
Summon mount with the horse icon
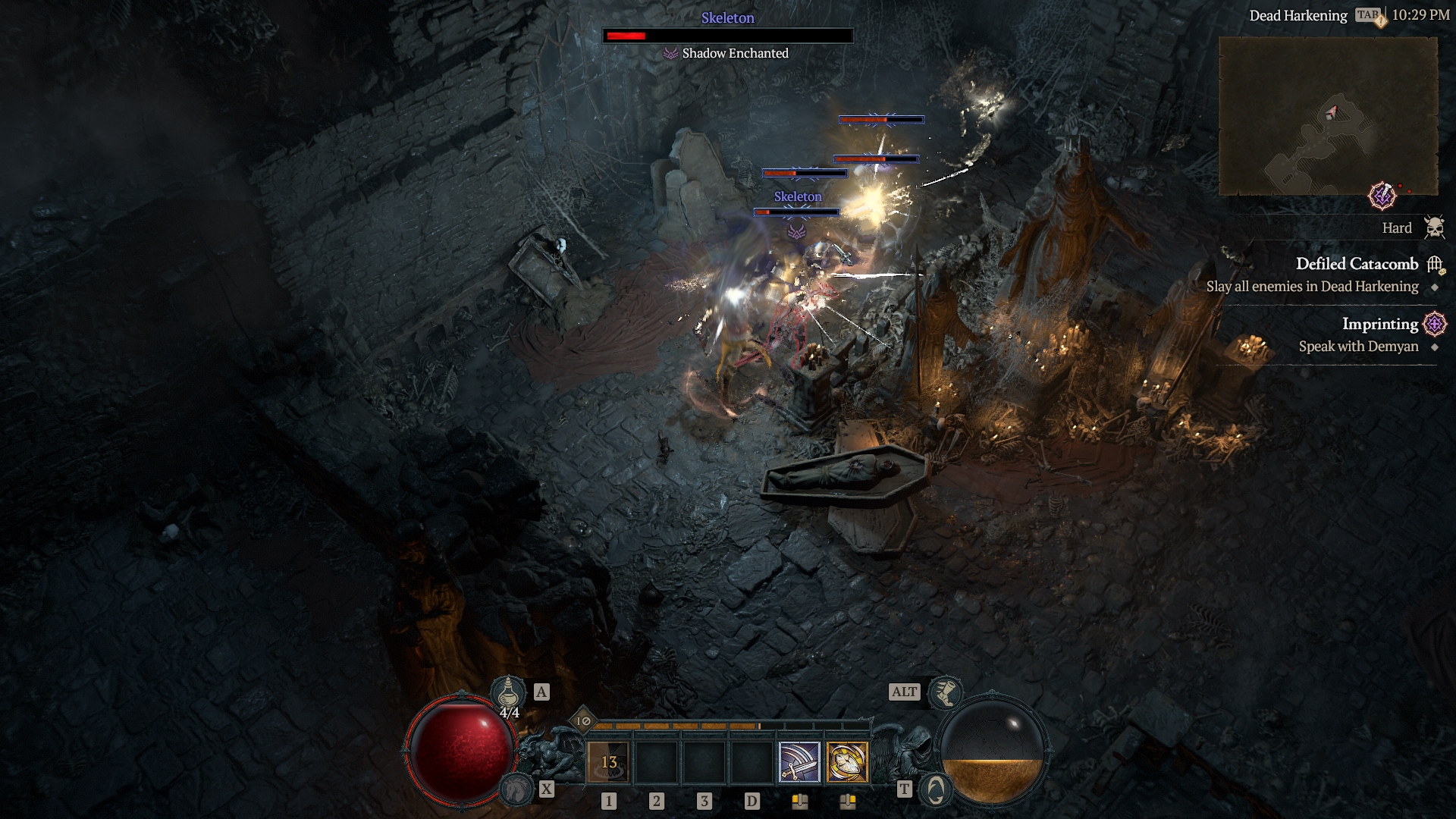517,789
